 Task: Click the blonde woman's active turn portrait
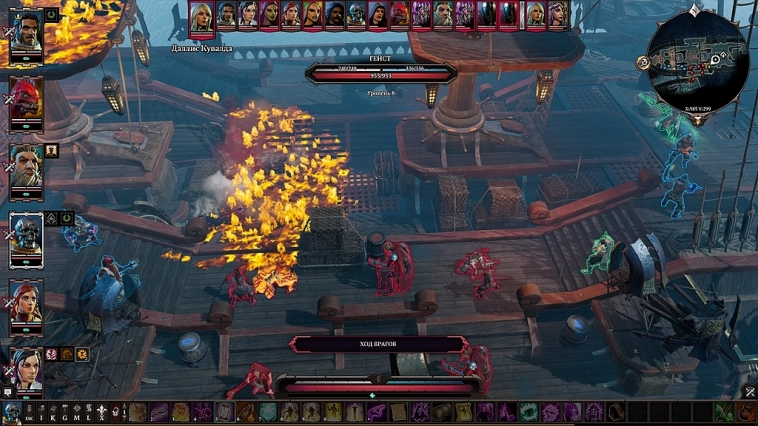click(202, 17)
